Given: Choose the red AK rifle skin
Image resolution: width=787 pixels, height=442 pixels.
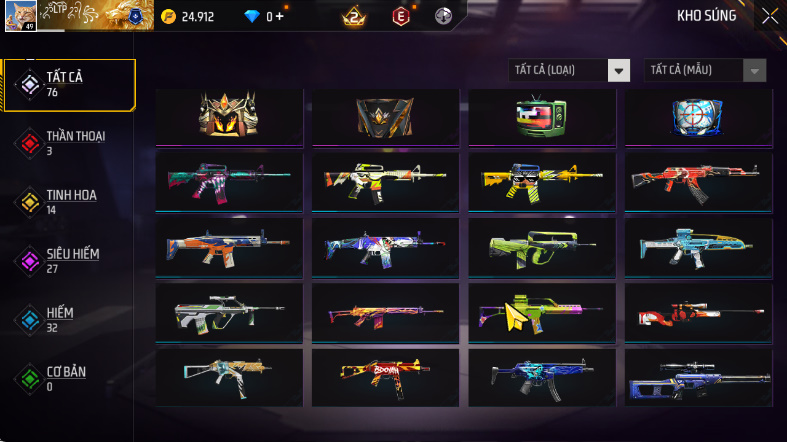Looking at the screenshot, I should click(697, 181).
